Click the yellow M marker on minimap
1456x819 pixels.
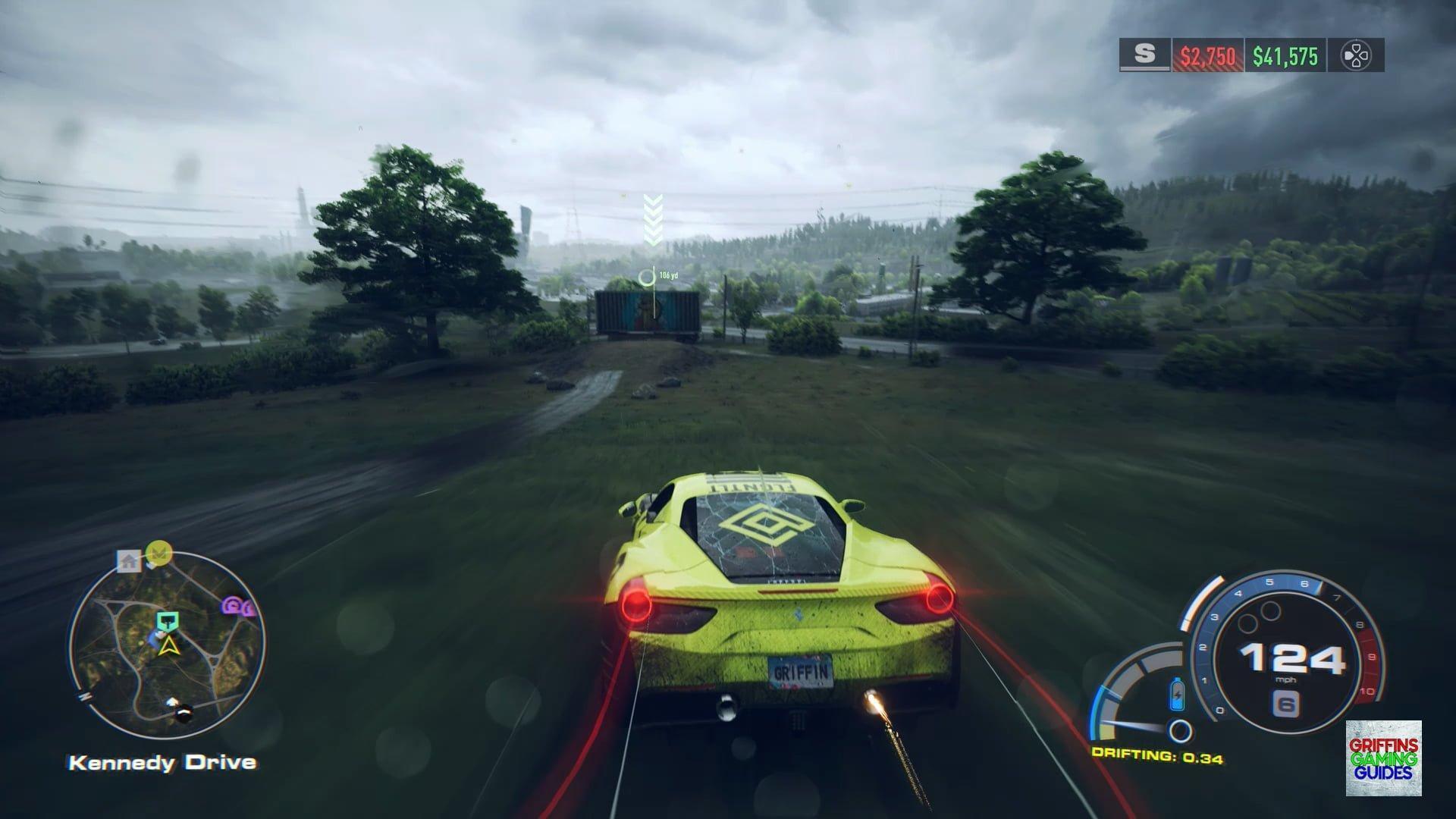(x=158, y=554)
